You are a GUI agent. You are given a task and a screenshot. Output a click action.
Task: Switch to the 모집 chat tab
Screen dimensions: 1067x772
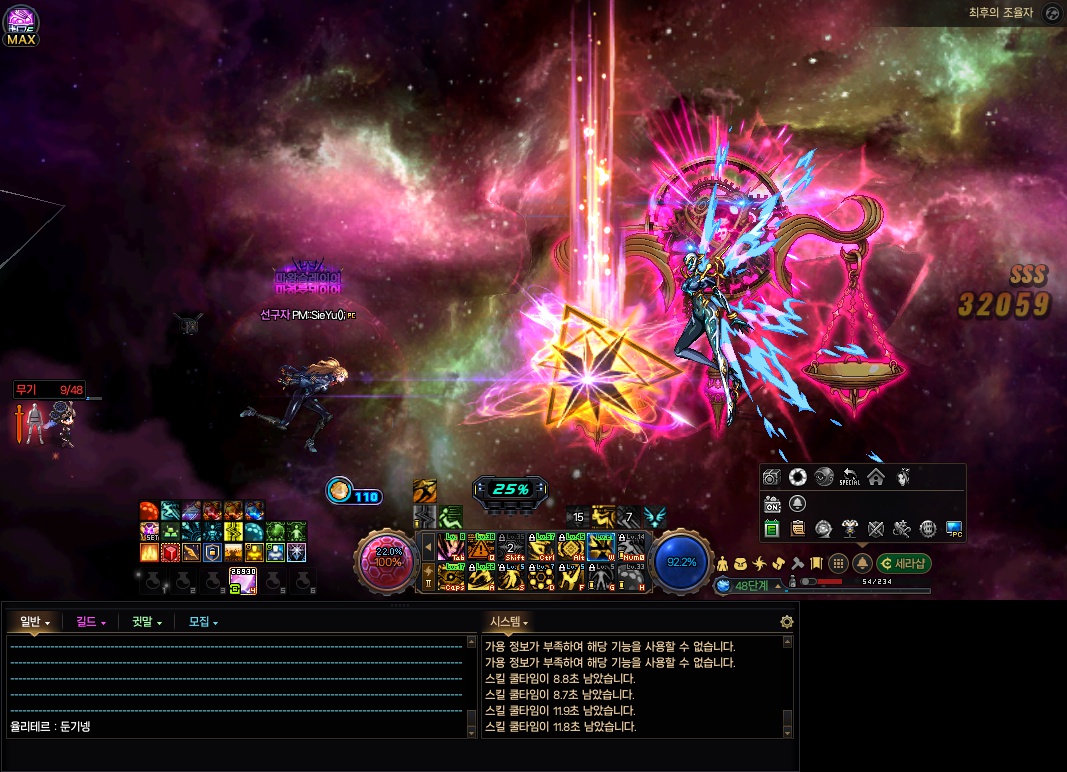pos(203,622)
